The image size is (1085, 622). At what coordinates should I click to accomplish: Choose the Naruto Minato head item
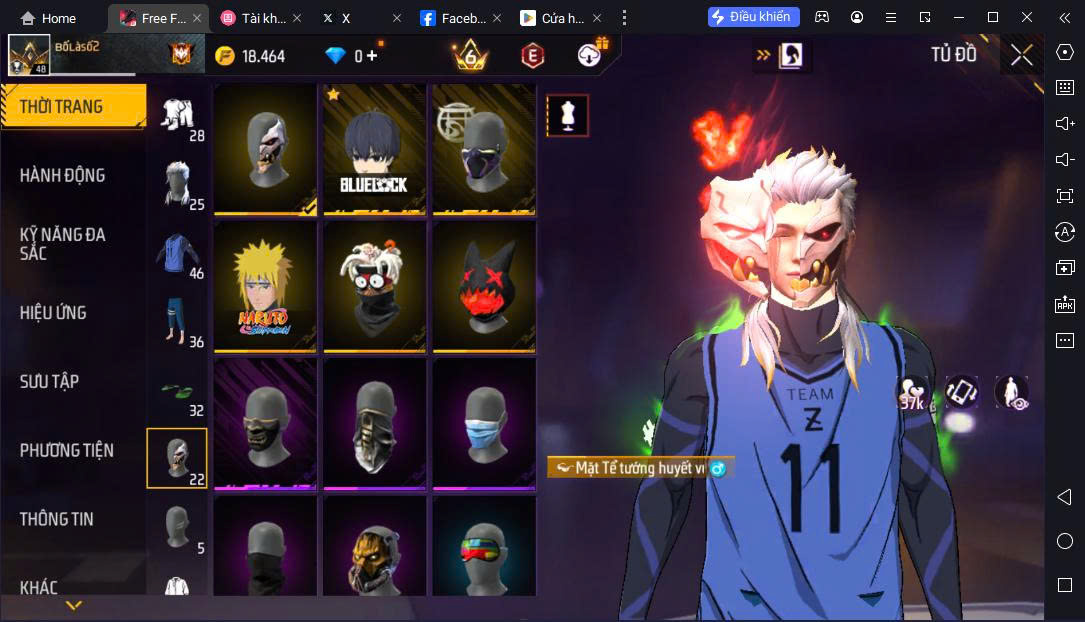[x=265, y=286]
